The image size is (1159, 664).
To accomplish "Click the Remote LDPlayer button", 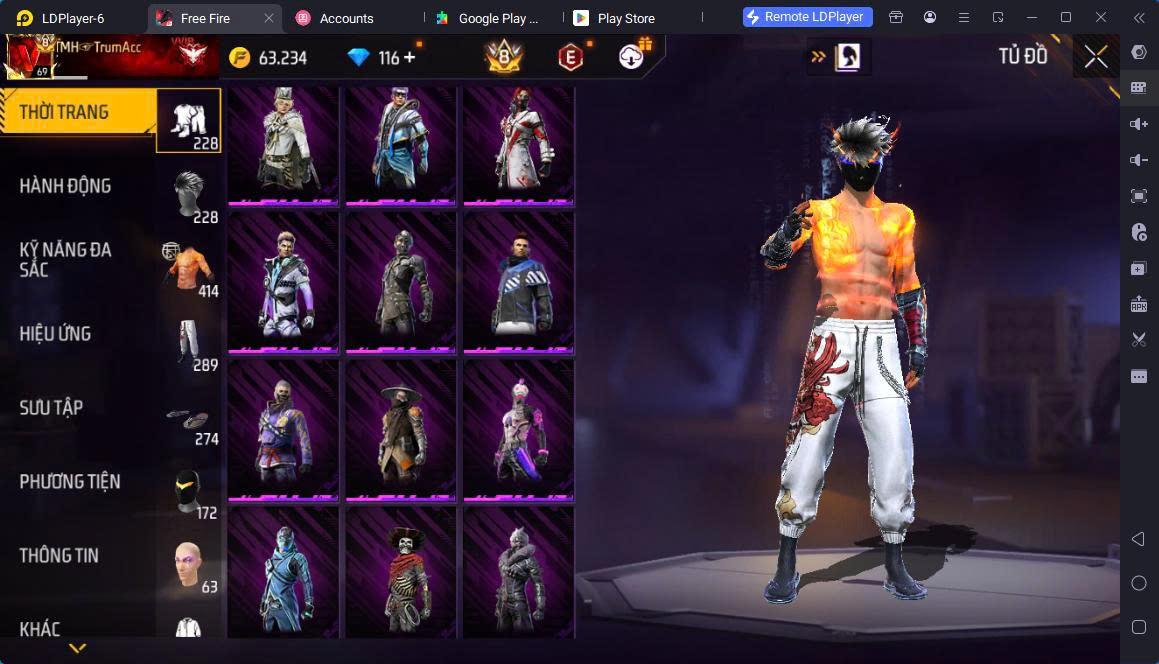I will (808, 17).
